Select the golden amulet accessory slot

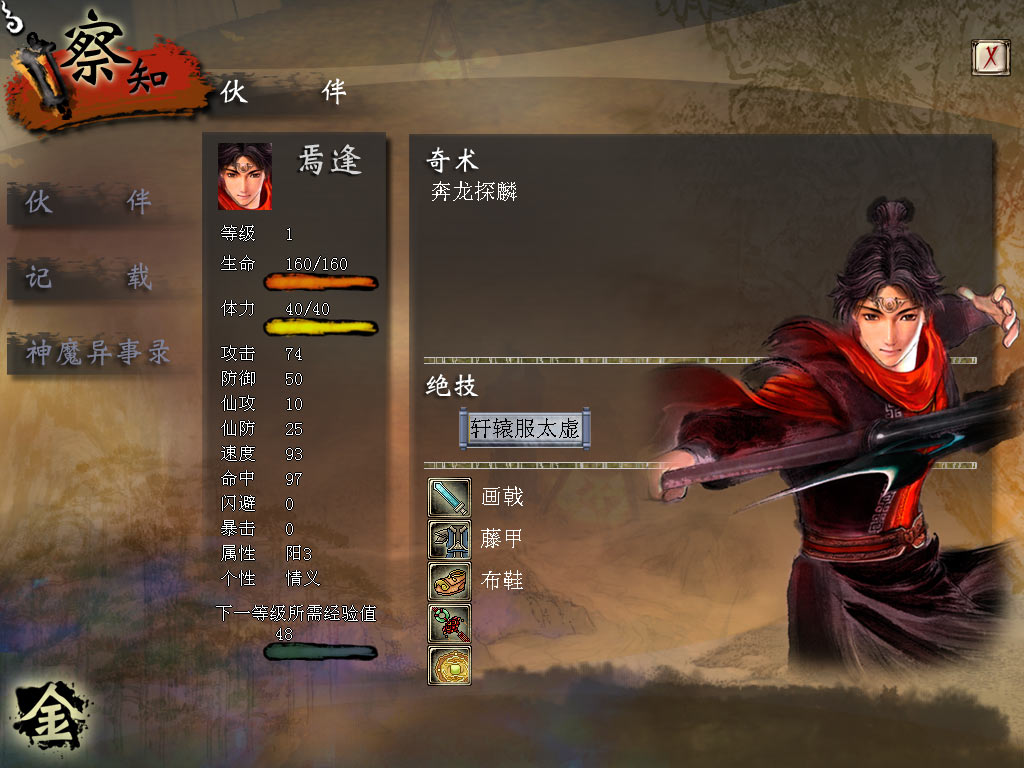(449, 665)
